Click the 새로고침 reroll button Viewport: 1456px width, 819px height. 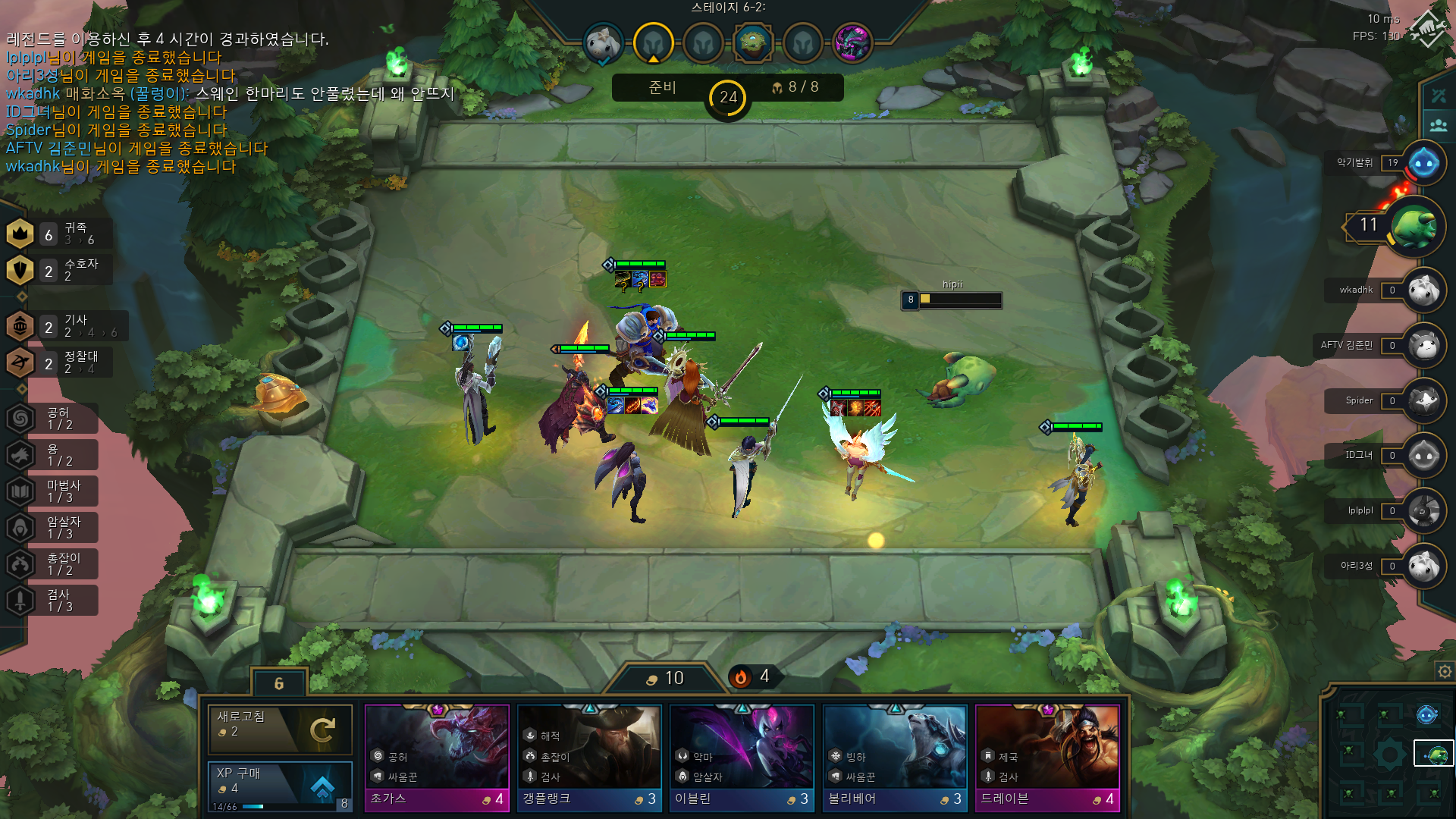(280, 728)
